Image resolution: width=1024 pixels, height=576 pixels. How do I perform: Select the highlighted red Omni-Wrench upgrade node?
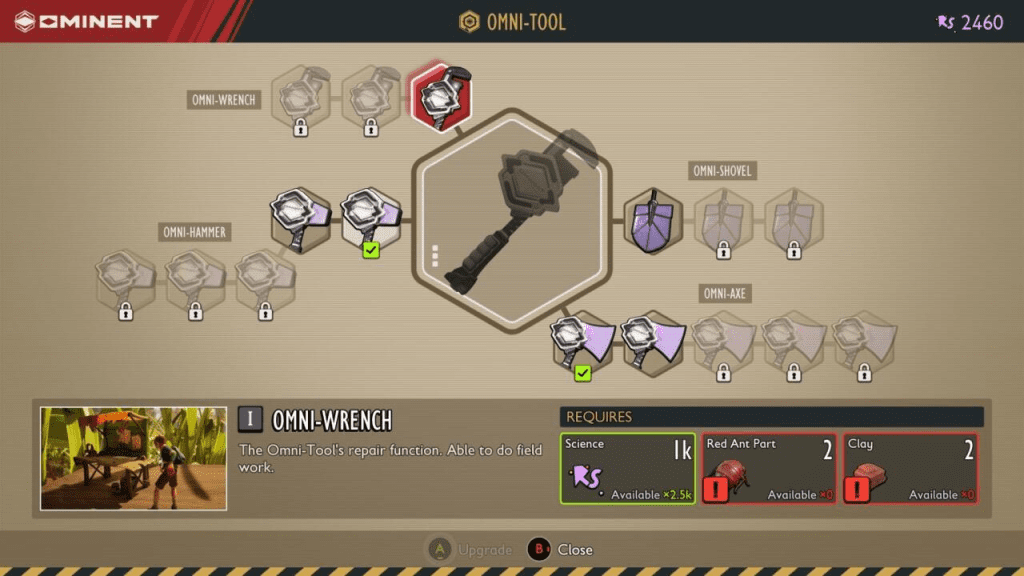point(441,96)
